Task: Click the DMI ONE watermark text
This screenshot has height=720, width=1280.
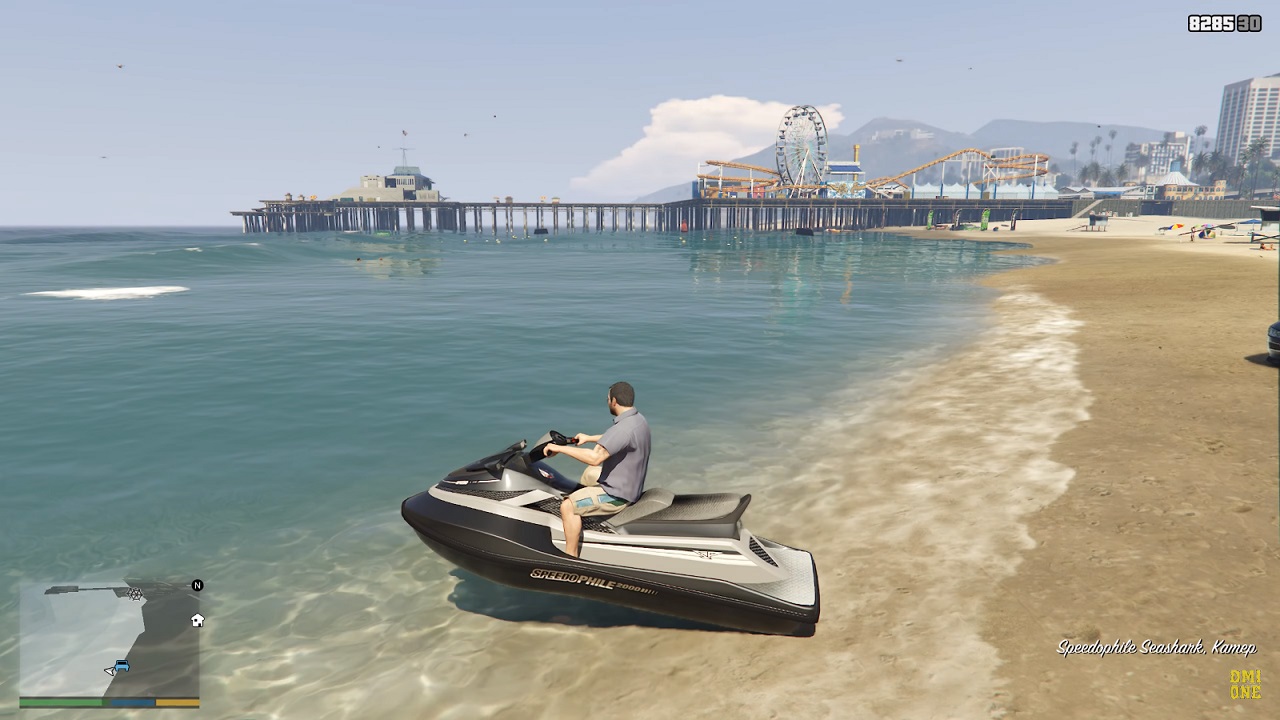Action: pyautogui.click(x=1246, y=684)
